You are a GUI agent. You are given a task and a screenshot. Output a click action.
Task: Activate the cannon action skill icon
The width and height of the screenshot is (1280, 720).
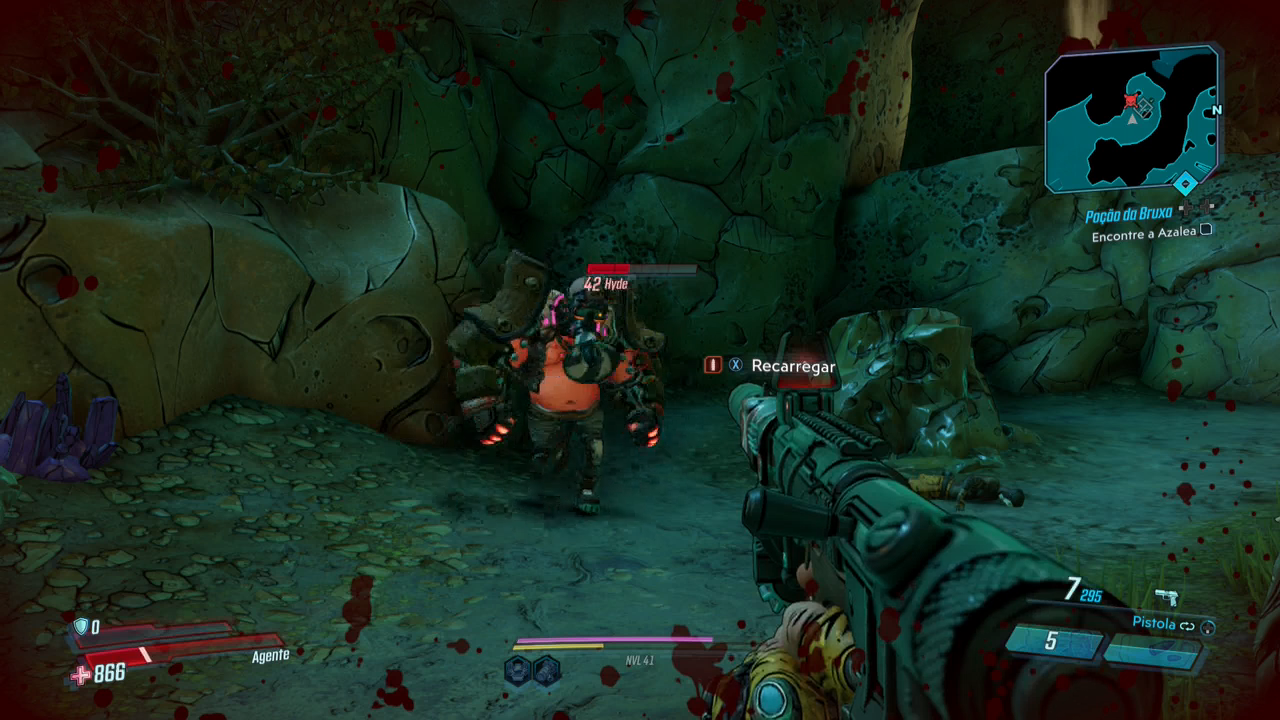click(545, 671)
